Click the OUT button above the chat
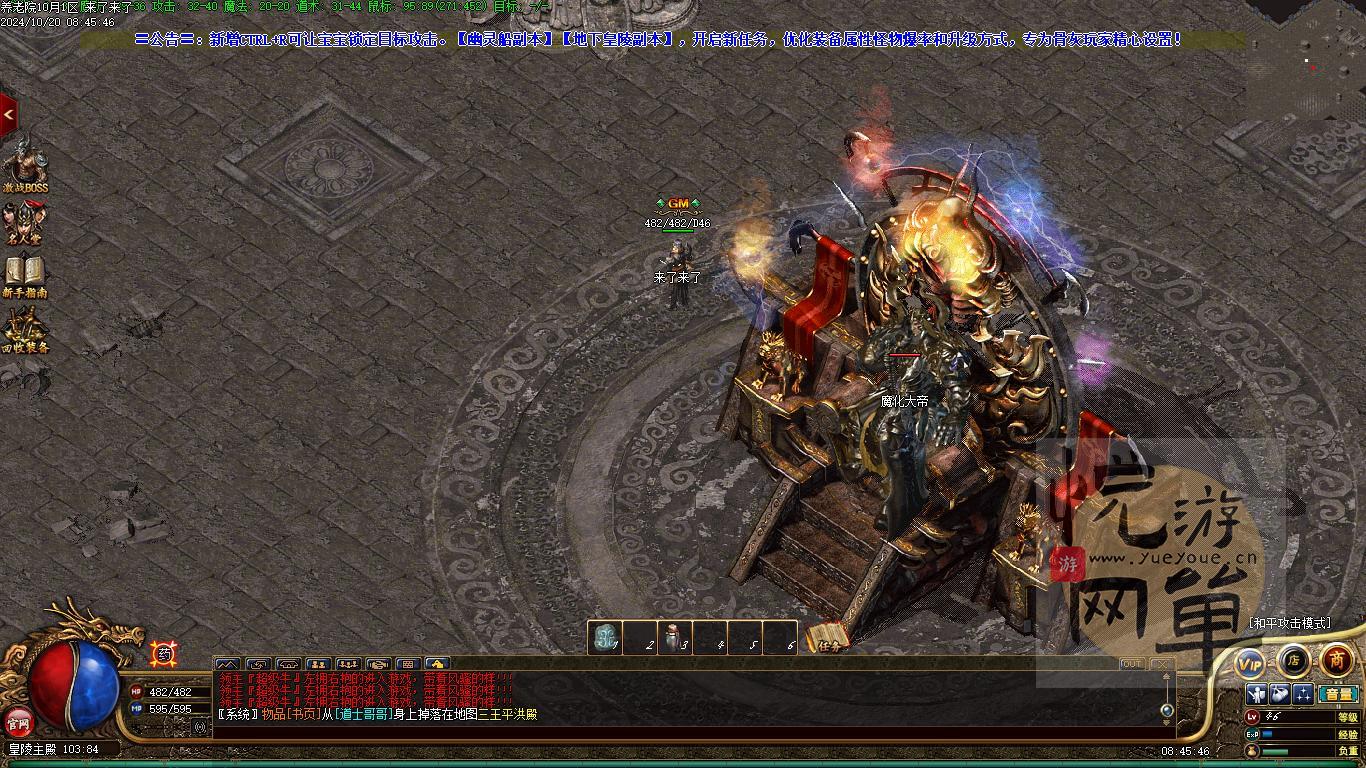This screenshot has height=768, width=1366. coord(1131,664)
